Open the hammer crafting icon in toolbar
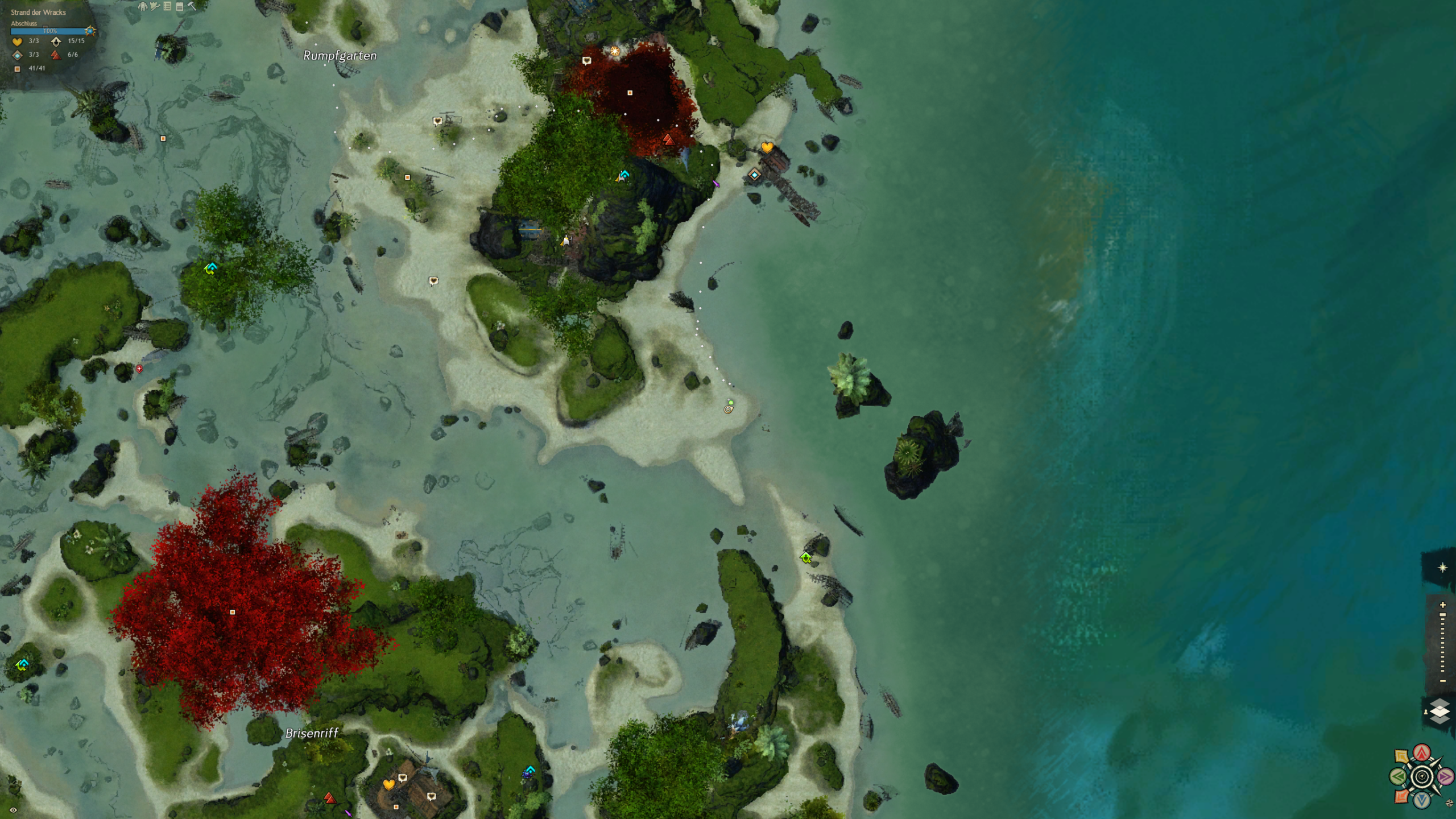Image resolution: width=1456 pixels, height=819 pixels. click(x=192, y=6)
